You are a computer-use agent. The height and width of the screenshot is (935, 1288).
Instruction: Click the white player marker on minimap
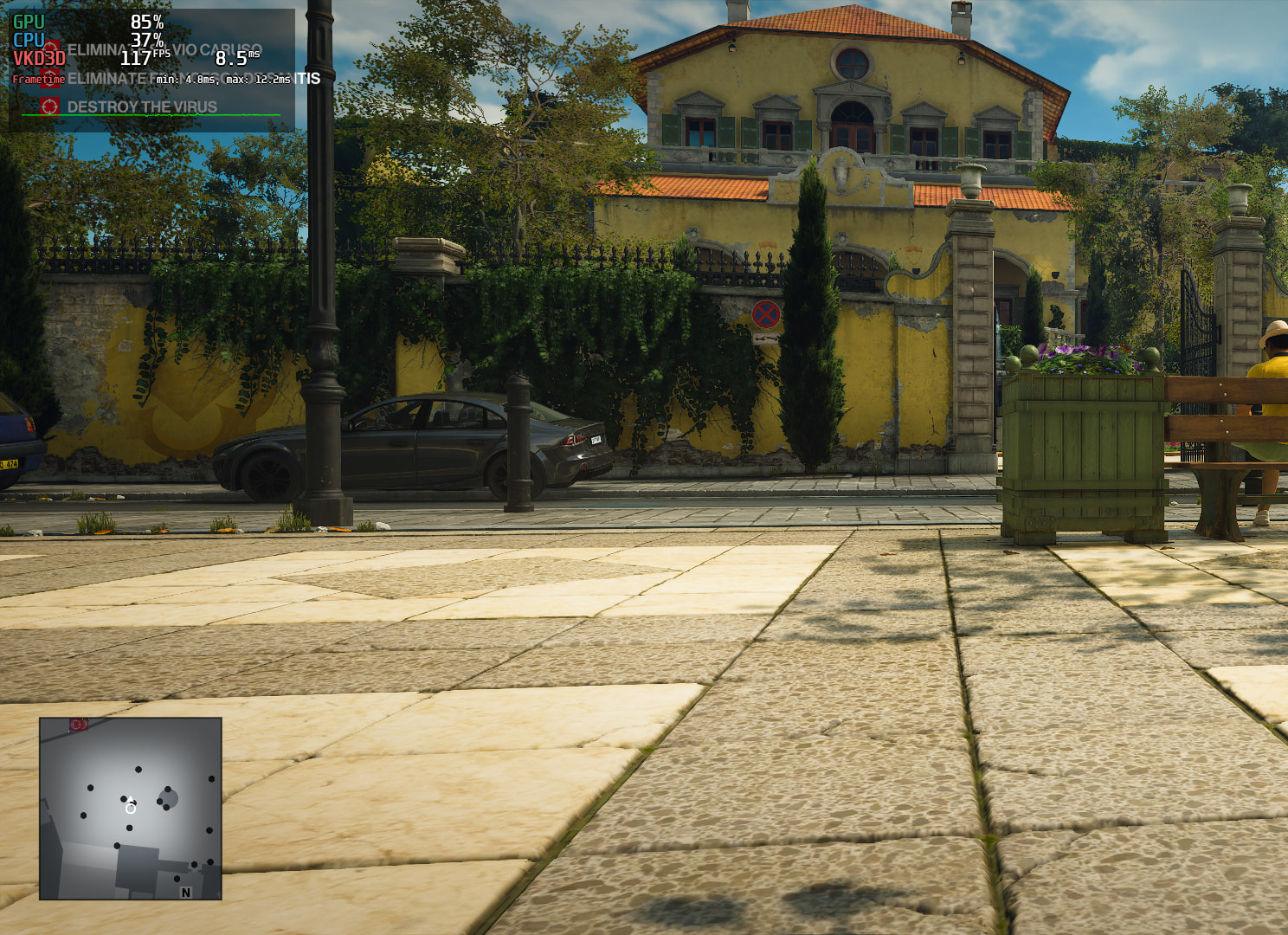pos(130,807)
